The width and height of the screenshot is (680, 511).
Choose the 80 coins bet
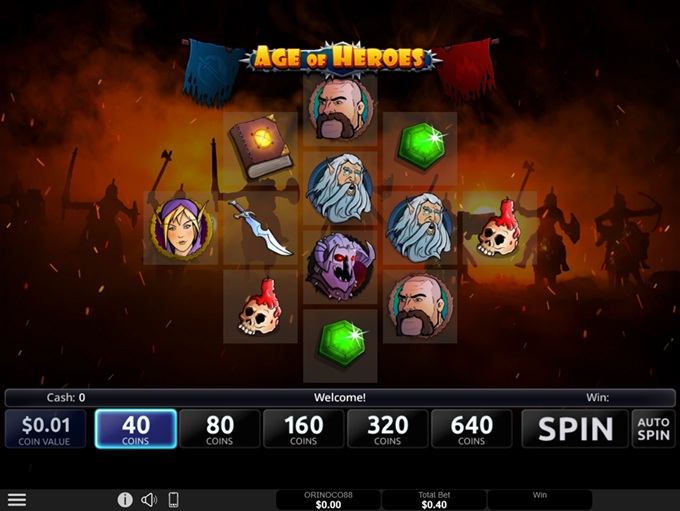220,429
